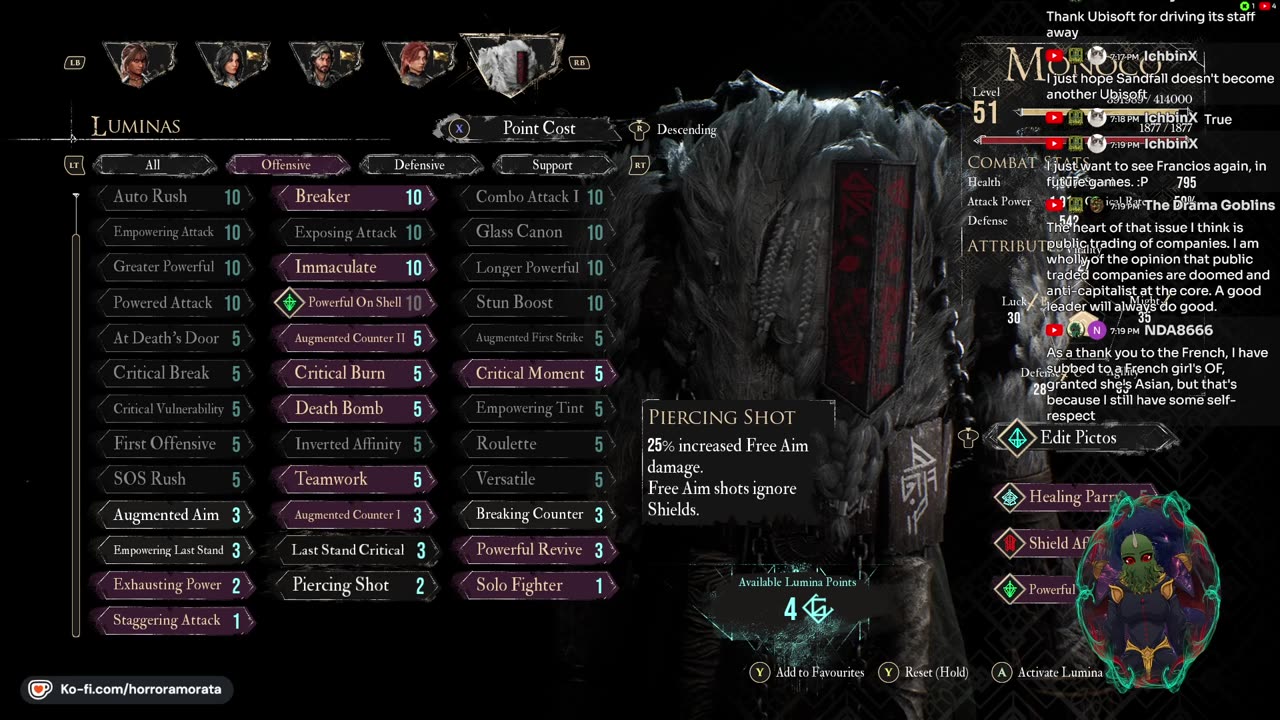Select the Glass Canon lumina
1280x720 pixels.
click(x=535, y=232)
